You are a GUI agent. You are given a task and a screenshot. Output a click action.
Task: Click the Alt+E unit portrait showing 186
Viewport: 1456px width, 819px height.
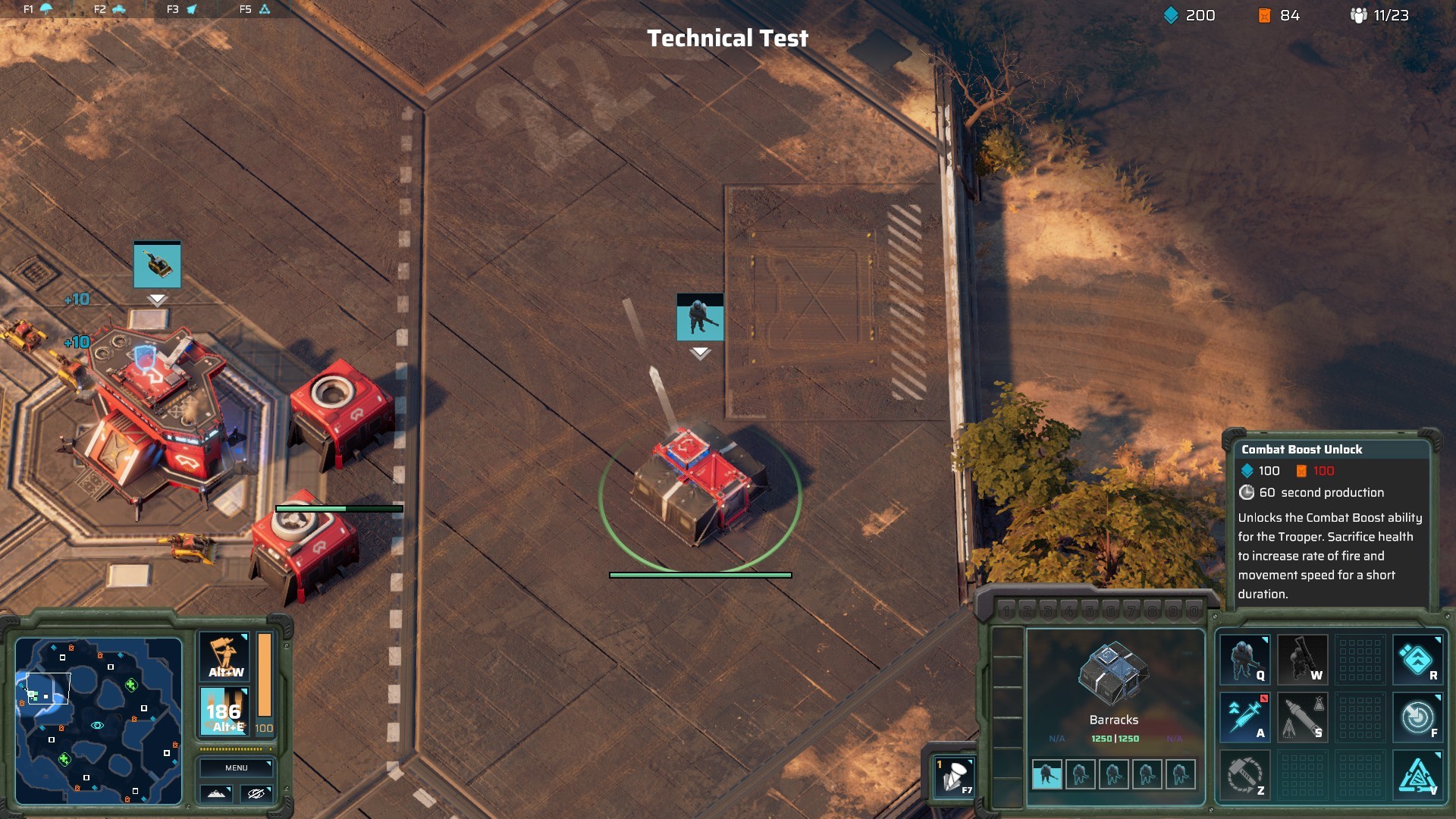(x=224, y=711)
